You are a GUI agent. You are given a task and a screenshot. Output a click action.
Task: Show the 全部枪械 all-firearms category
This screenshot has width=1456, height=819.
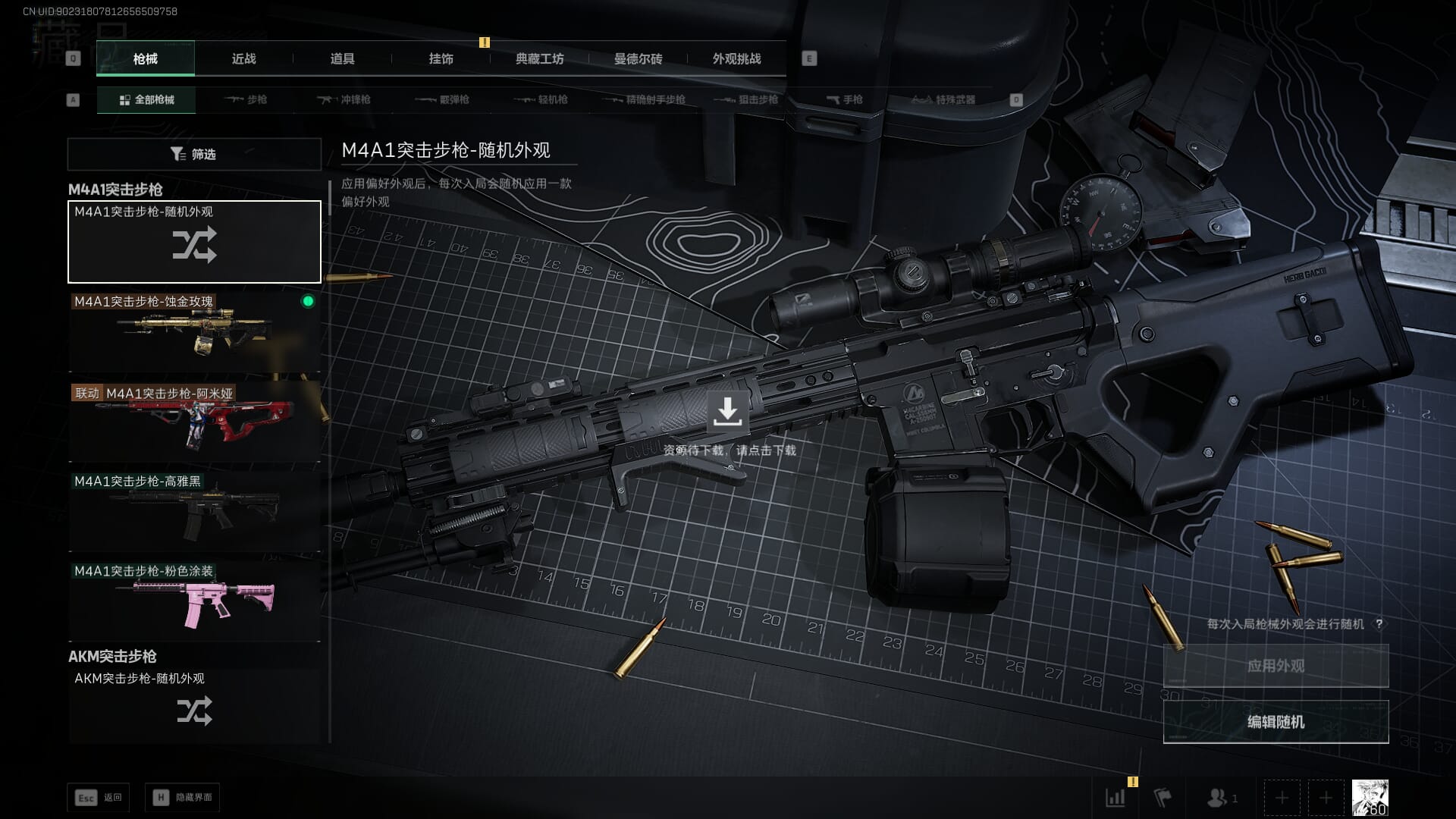click(146, 100)
